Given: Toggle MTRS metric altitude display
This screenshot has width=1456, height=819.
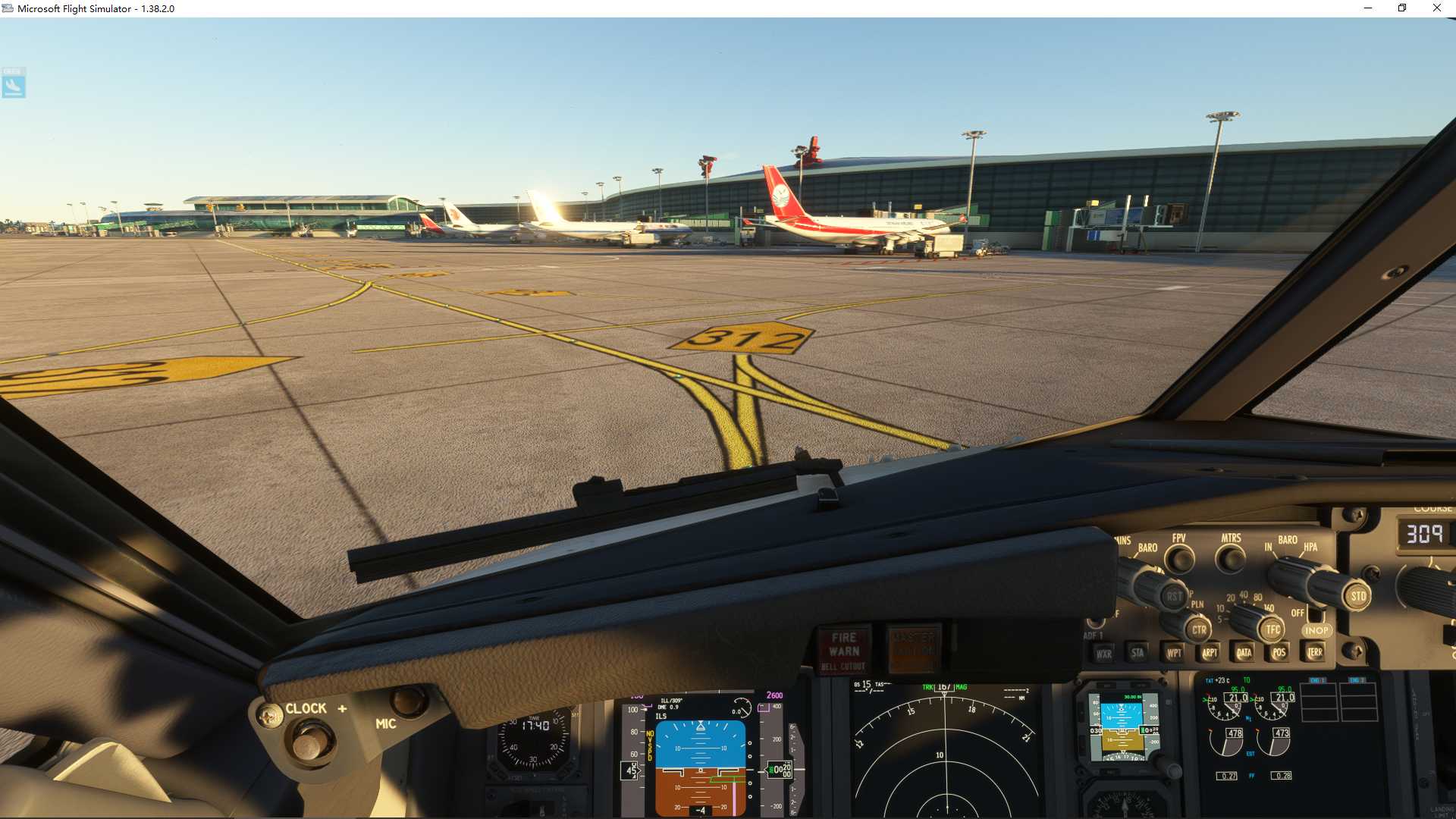Looking at the screenshot, I should click(x=1230, y=557).
